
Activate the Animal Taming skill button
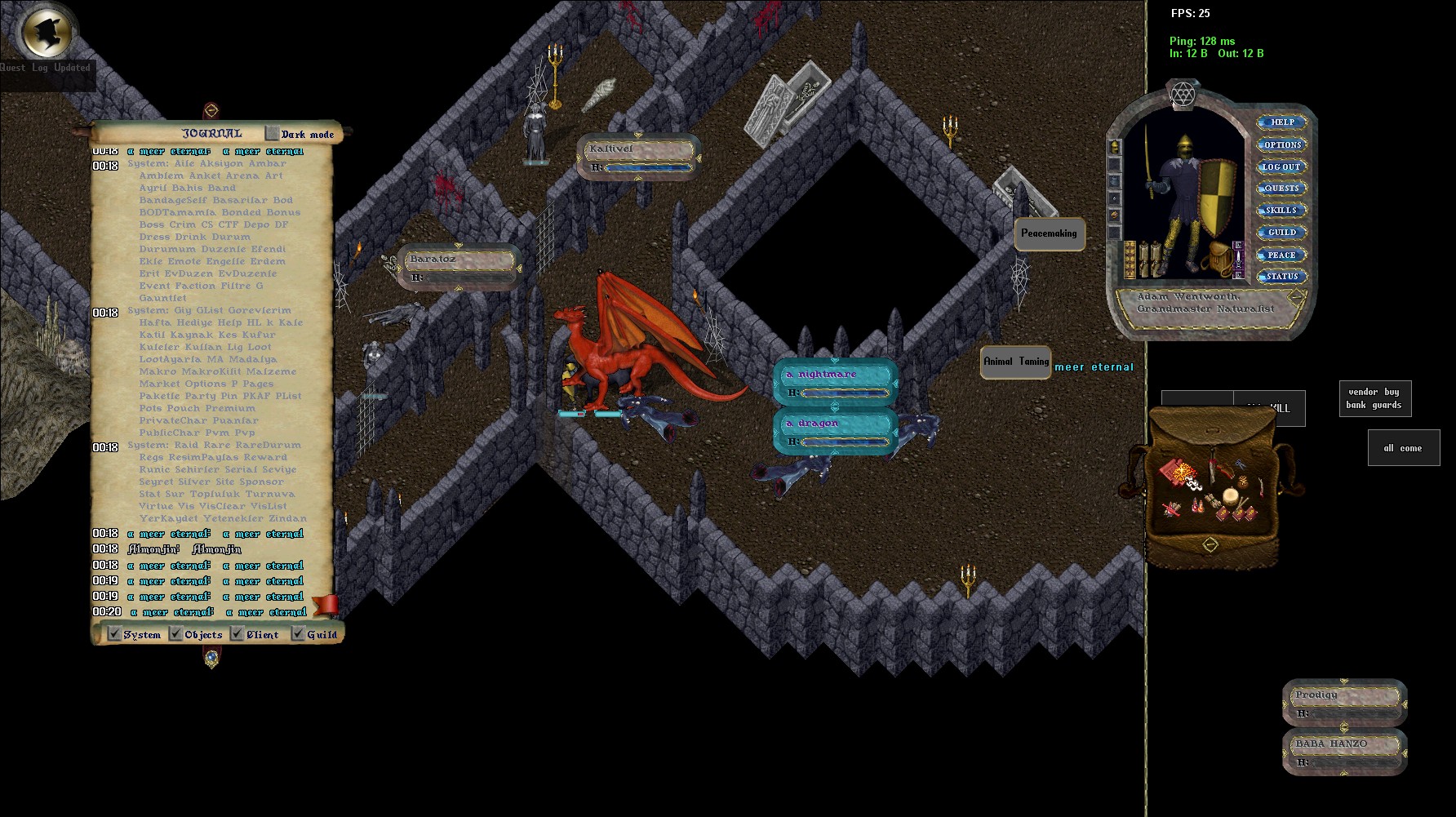coord(1015,362)
